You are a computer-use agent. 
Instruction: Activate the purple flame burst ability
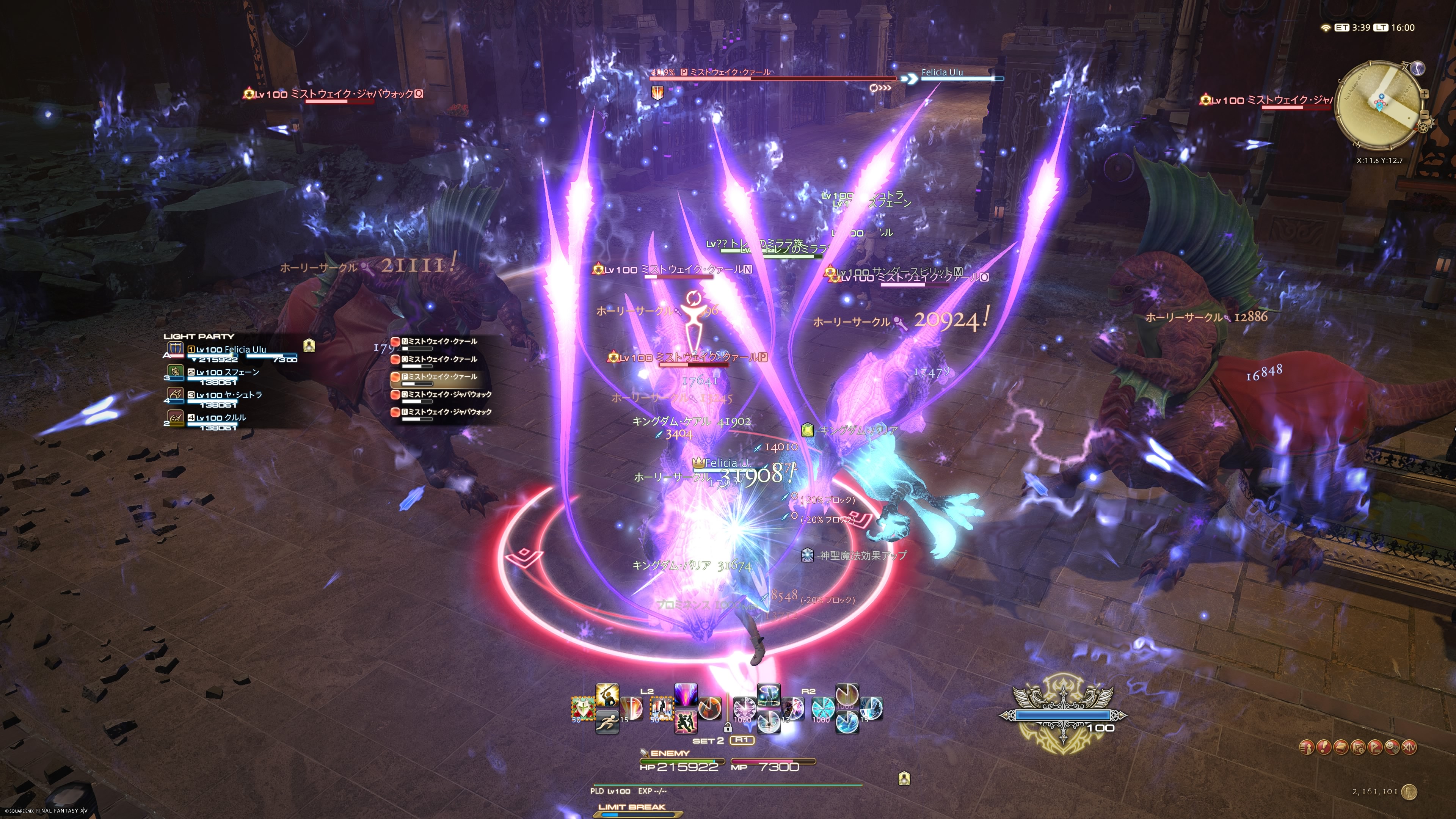point(686,695)
